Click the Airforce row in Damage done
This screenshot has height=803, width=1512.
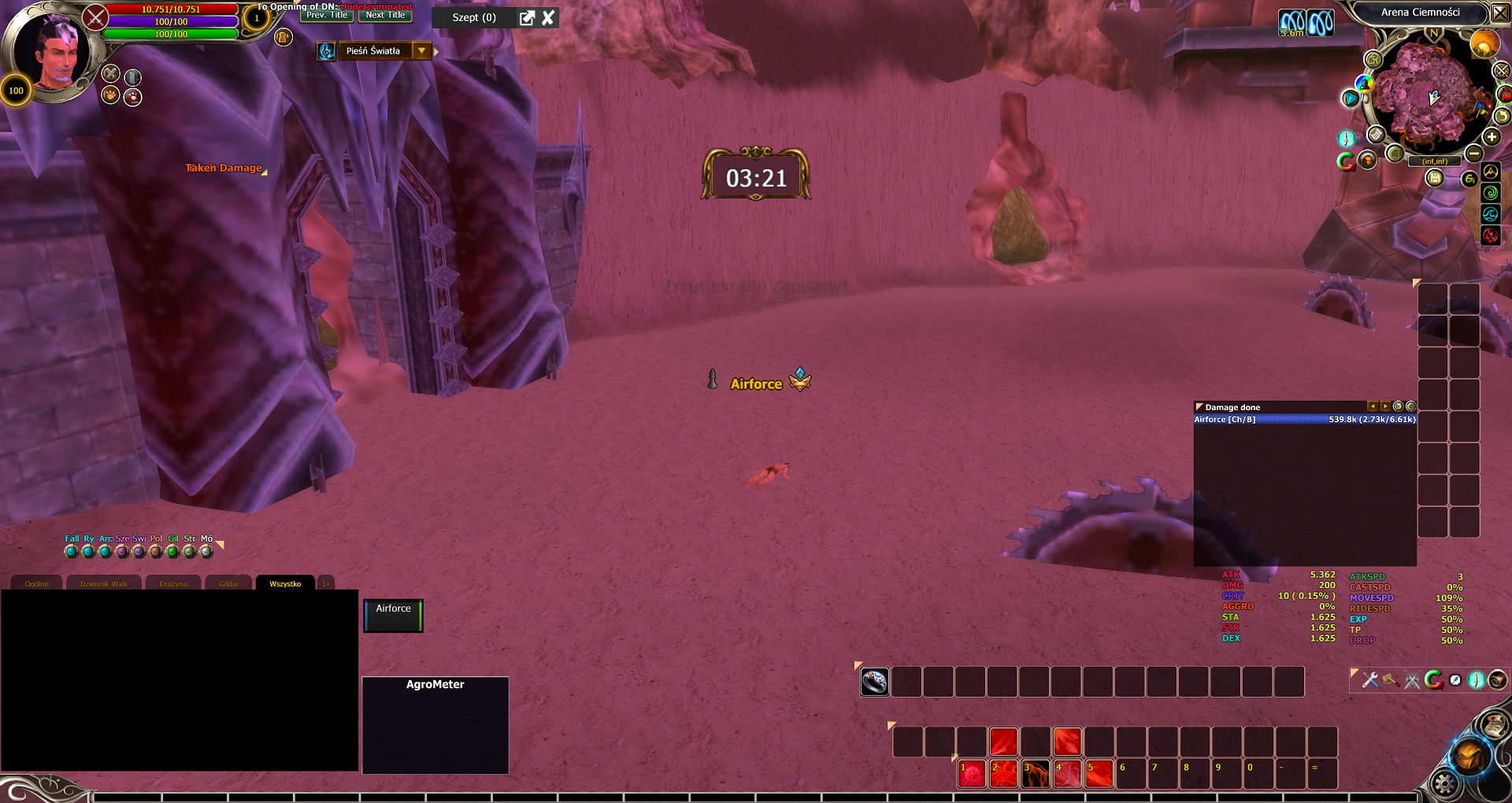tap(1304, 420)
